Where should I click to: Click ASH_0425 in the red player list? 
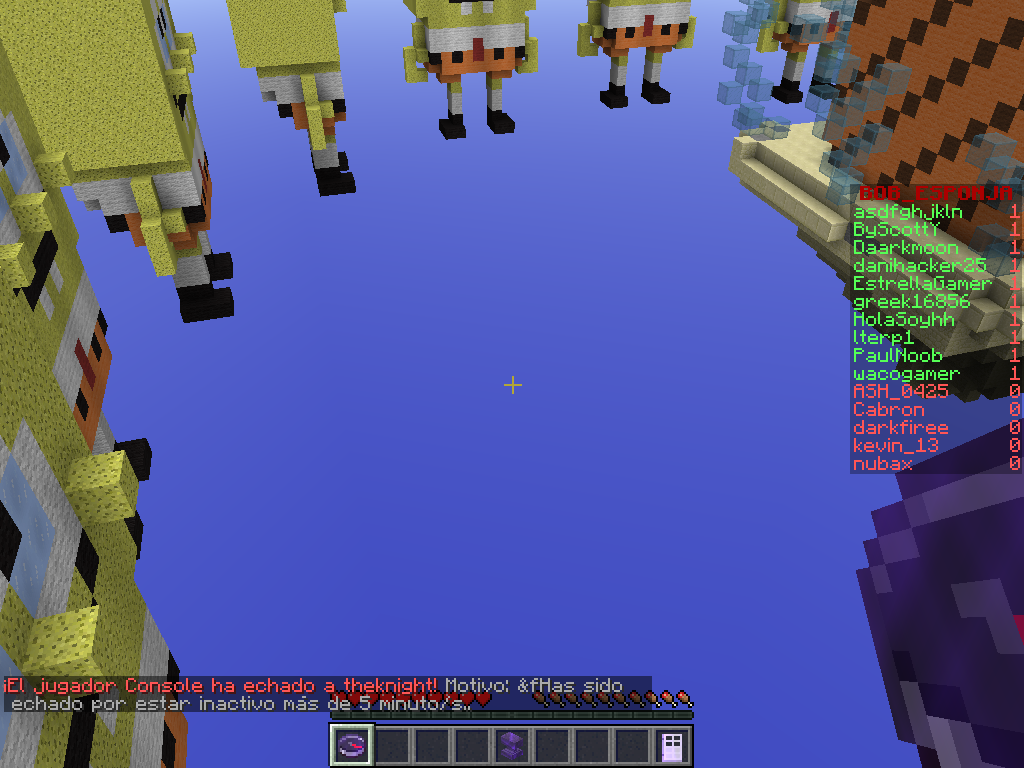click(900, 392)
